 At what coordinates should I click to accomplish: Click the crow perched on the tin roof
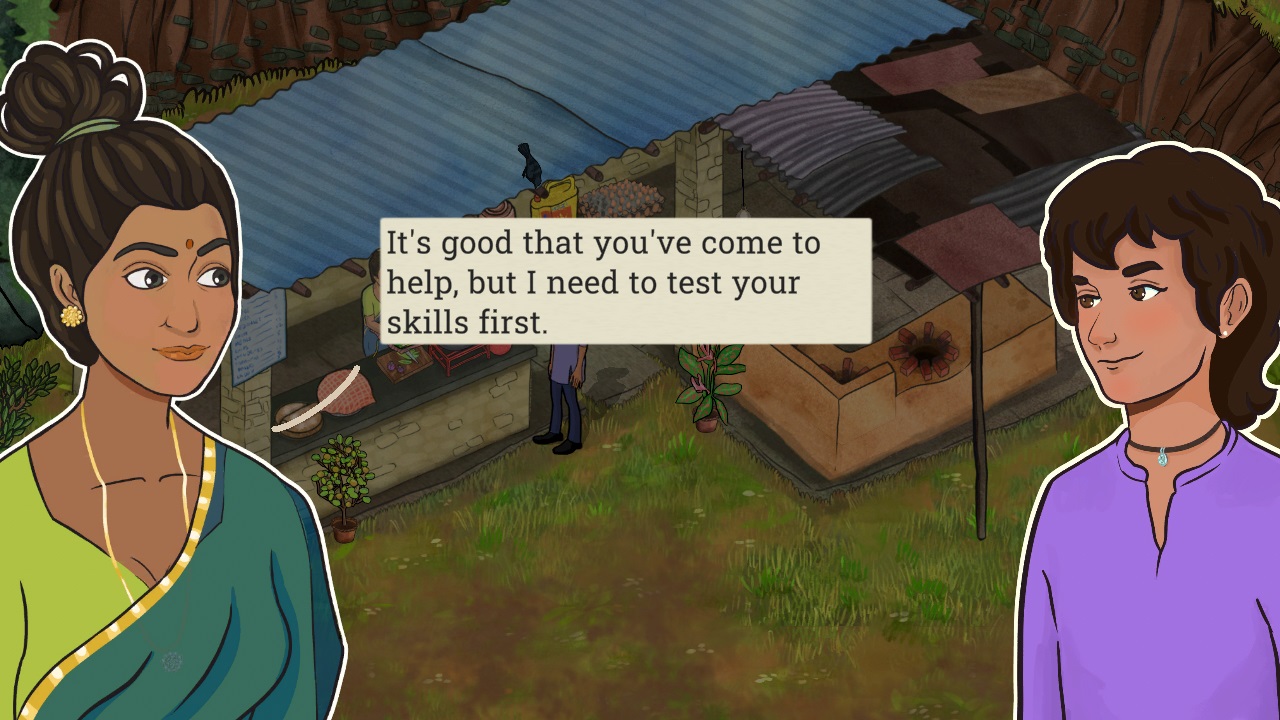(528, 162)
